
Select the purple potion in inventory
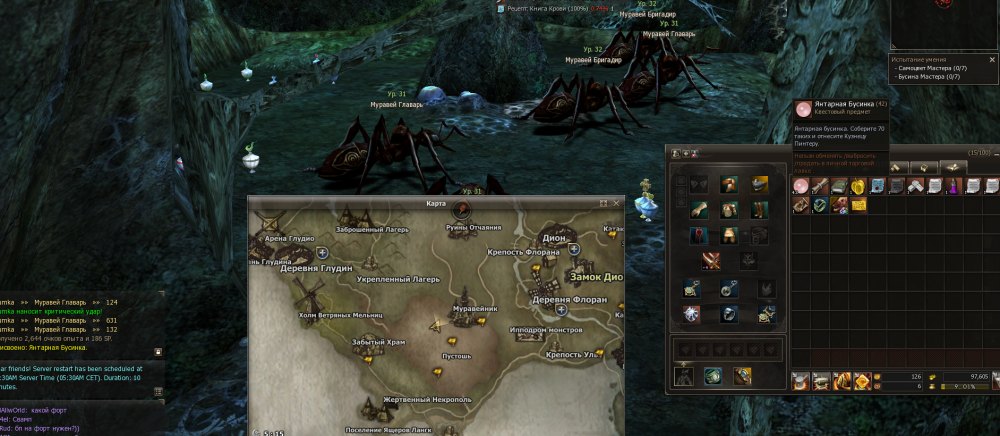coord(953,187)
